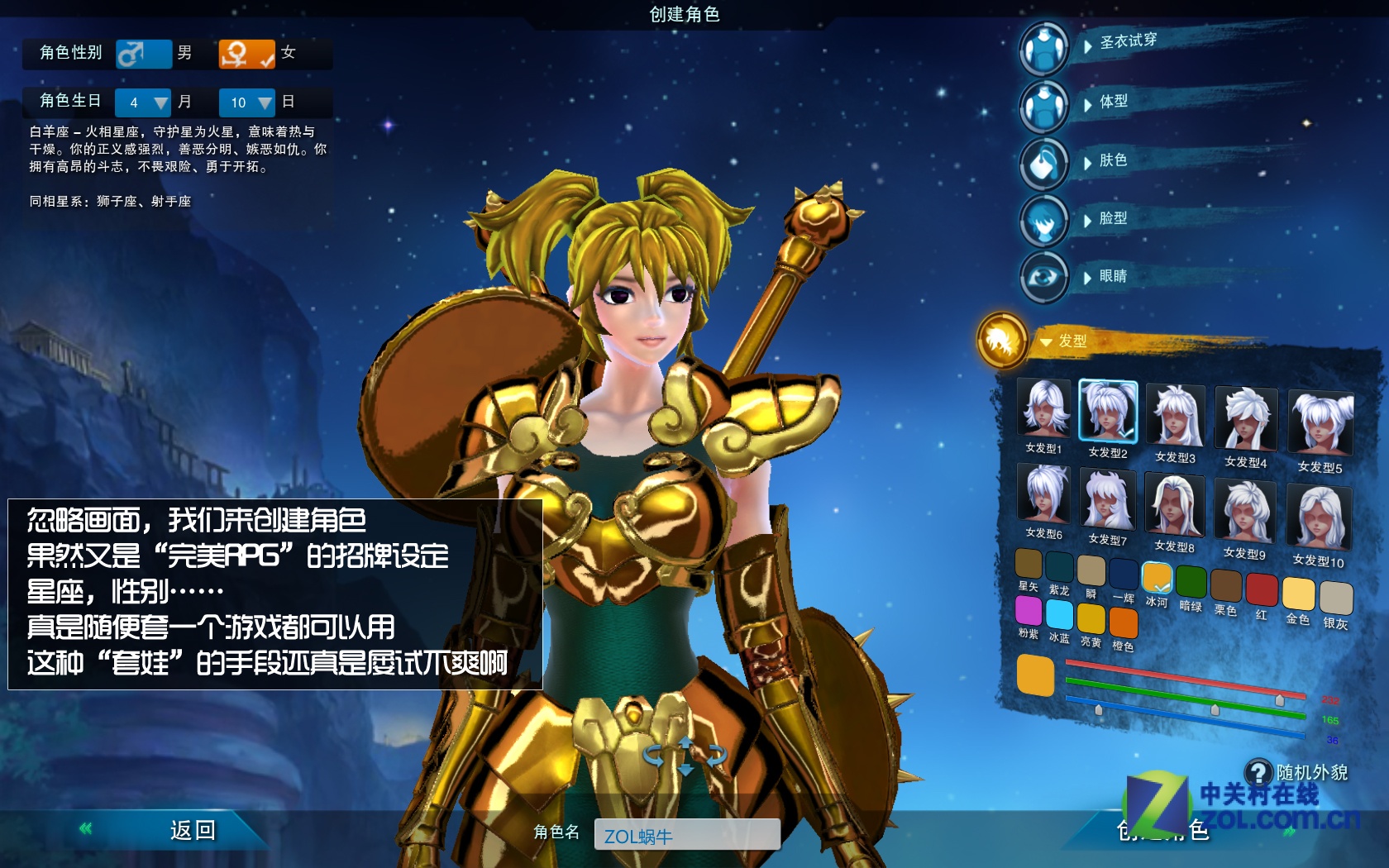
Task: Open the 肤色 skin color tool
Action: pyautogui.click(x=1043, y=163)
